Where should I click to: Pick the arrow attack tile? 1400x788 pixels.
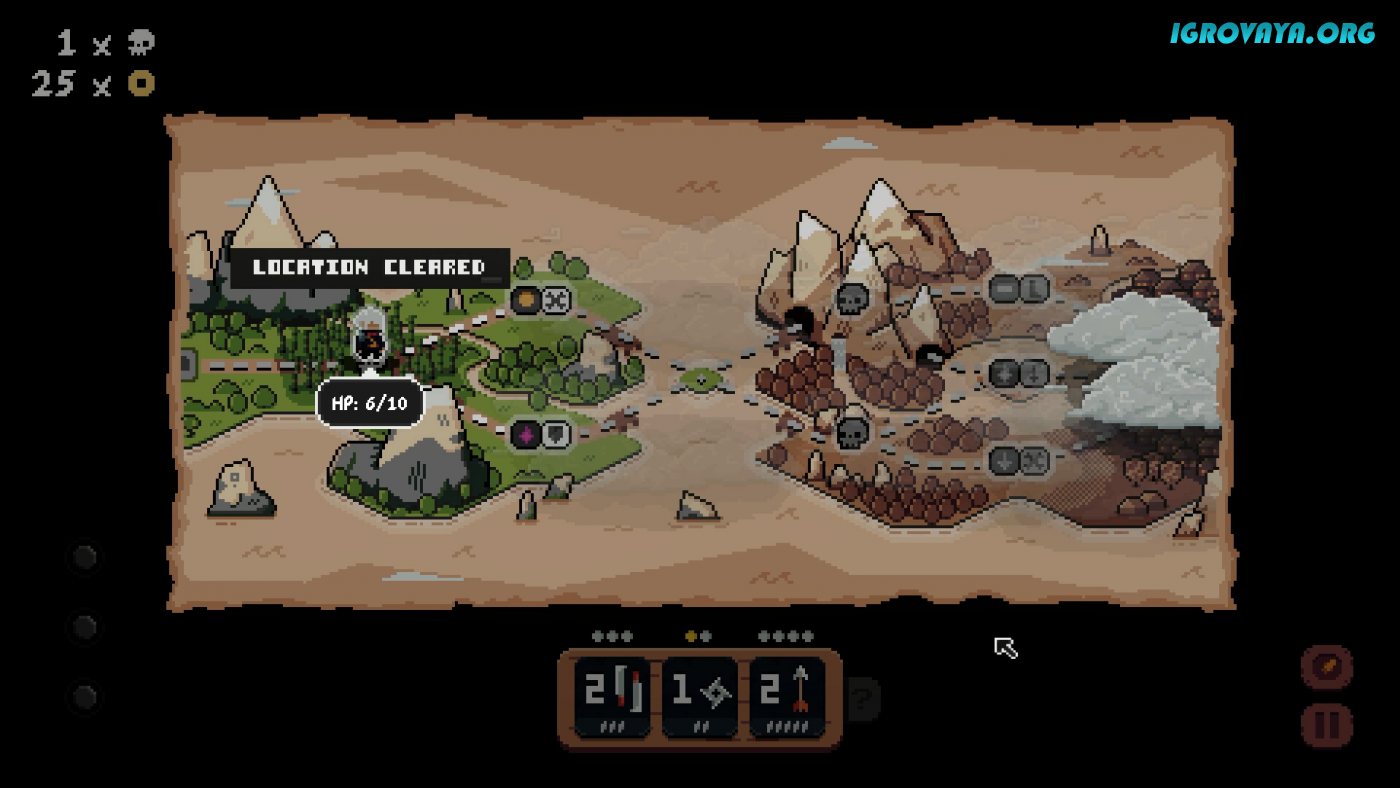pyautogui.click(x=787, y=697)
